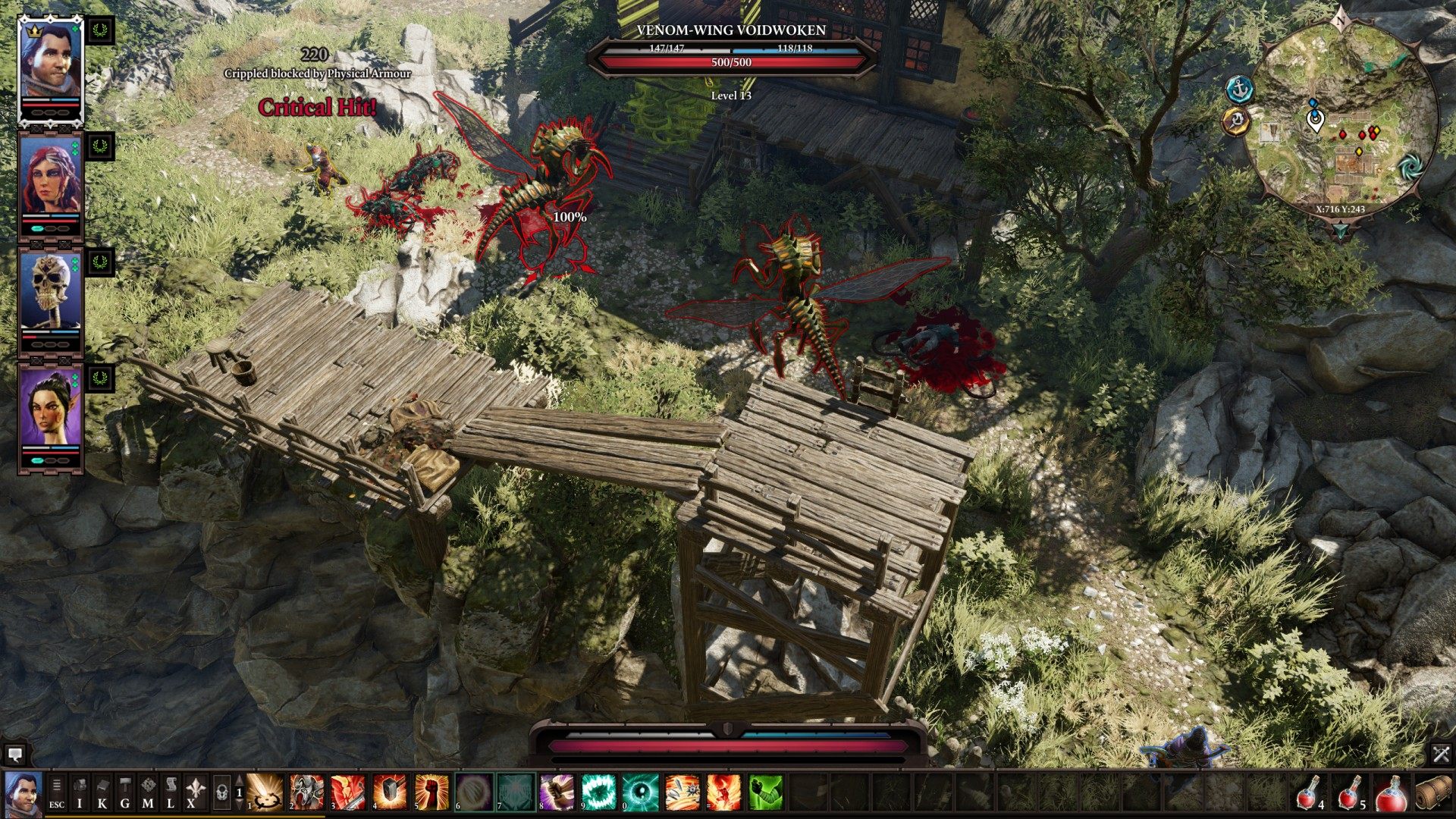Open crafting with the hammer G button
The image size is (1456, 819).
tap(125, 792)
